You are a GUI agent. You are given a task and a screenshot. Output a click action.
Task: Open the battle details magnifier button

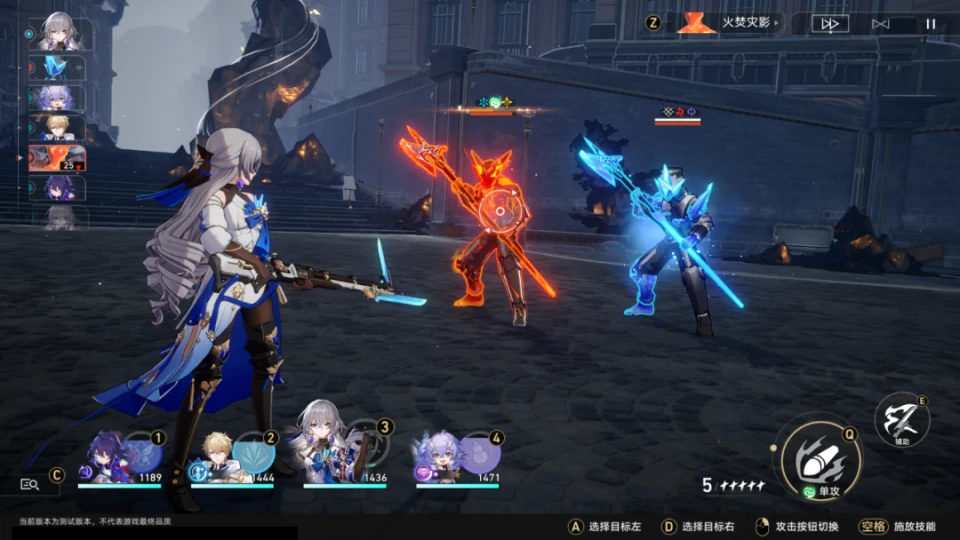click(x=29, y=484)
